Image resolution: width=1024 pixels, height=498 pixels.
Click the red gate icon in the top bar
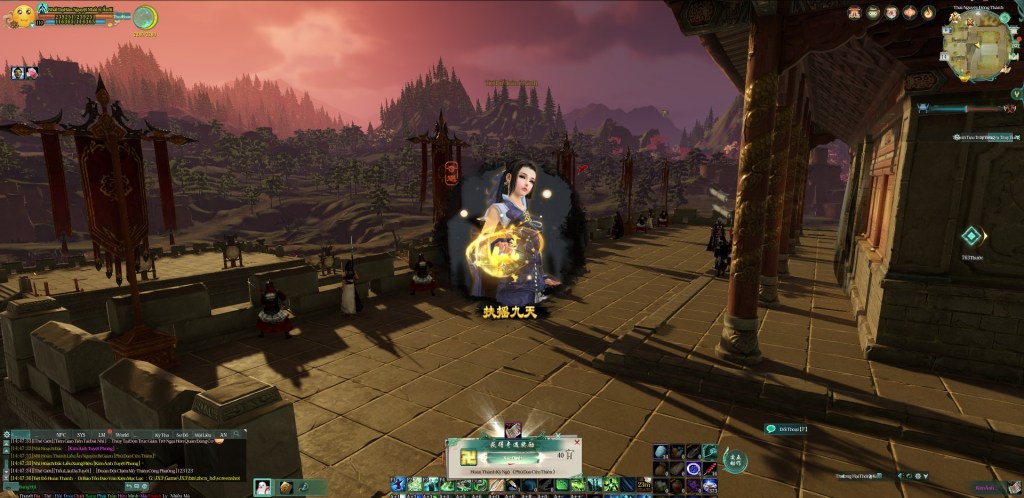[855, 13]
